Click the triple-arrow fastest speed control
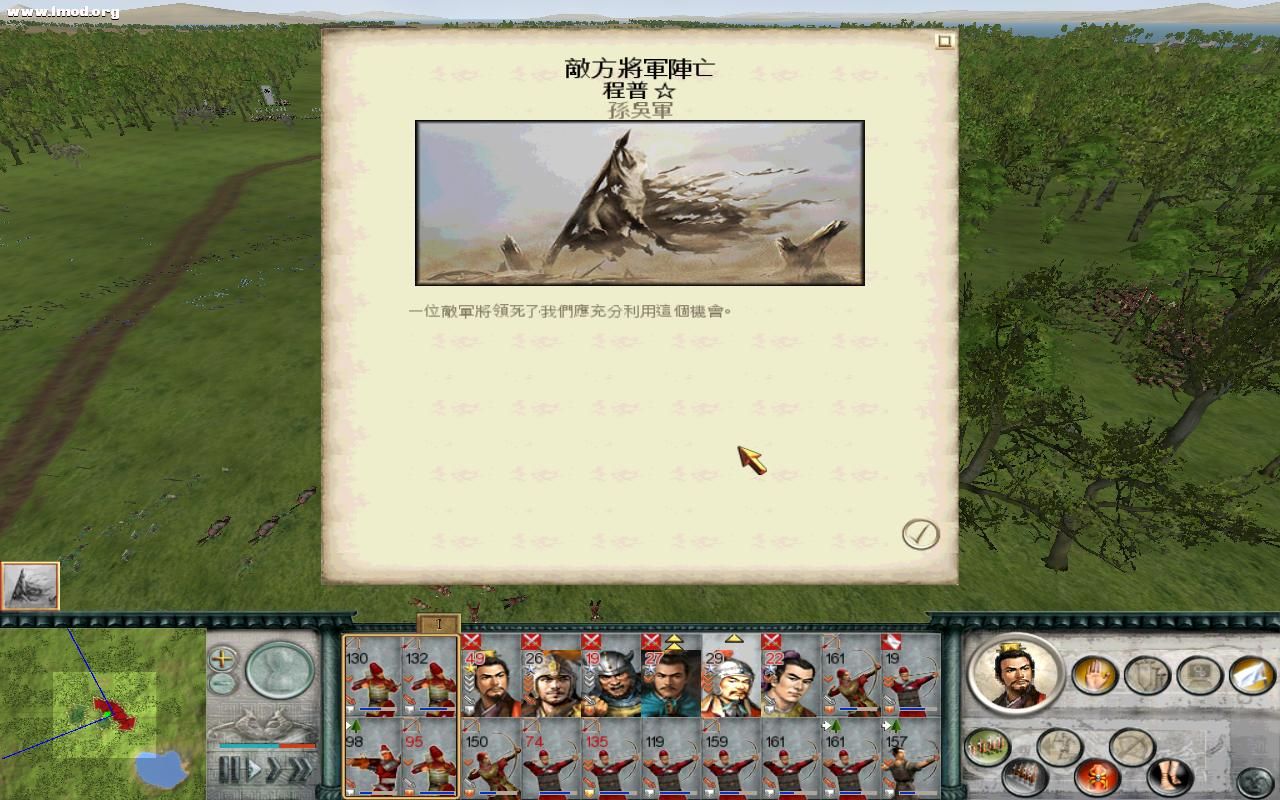The image size is (1280, 800). click(x=301, y=768)
